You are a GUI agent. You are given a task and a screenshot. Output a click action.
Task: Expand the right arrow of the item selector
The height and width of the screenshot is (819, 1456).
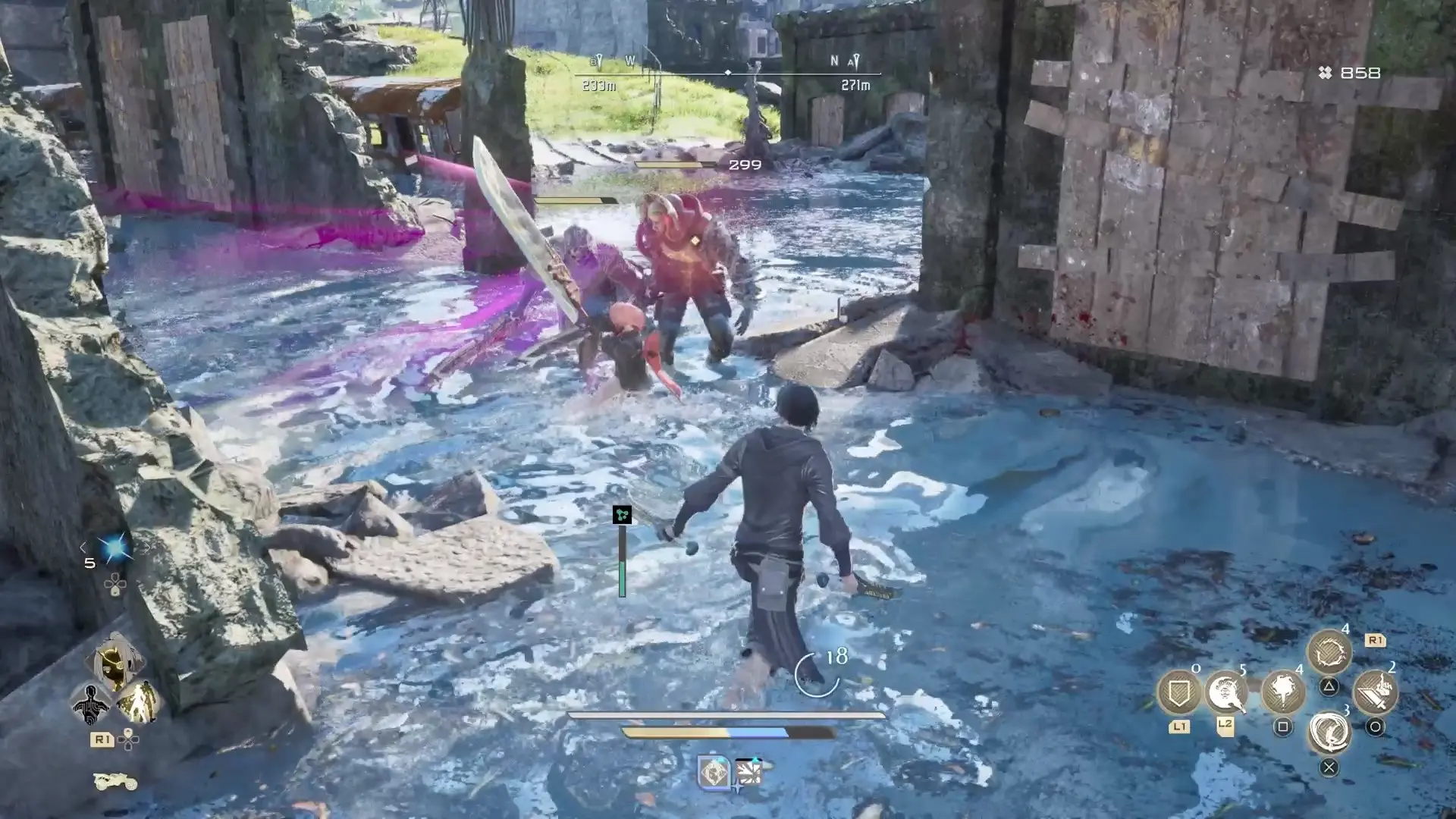coord(147,548)
